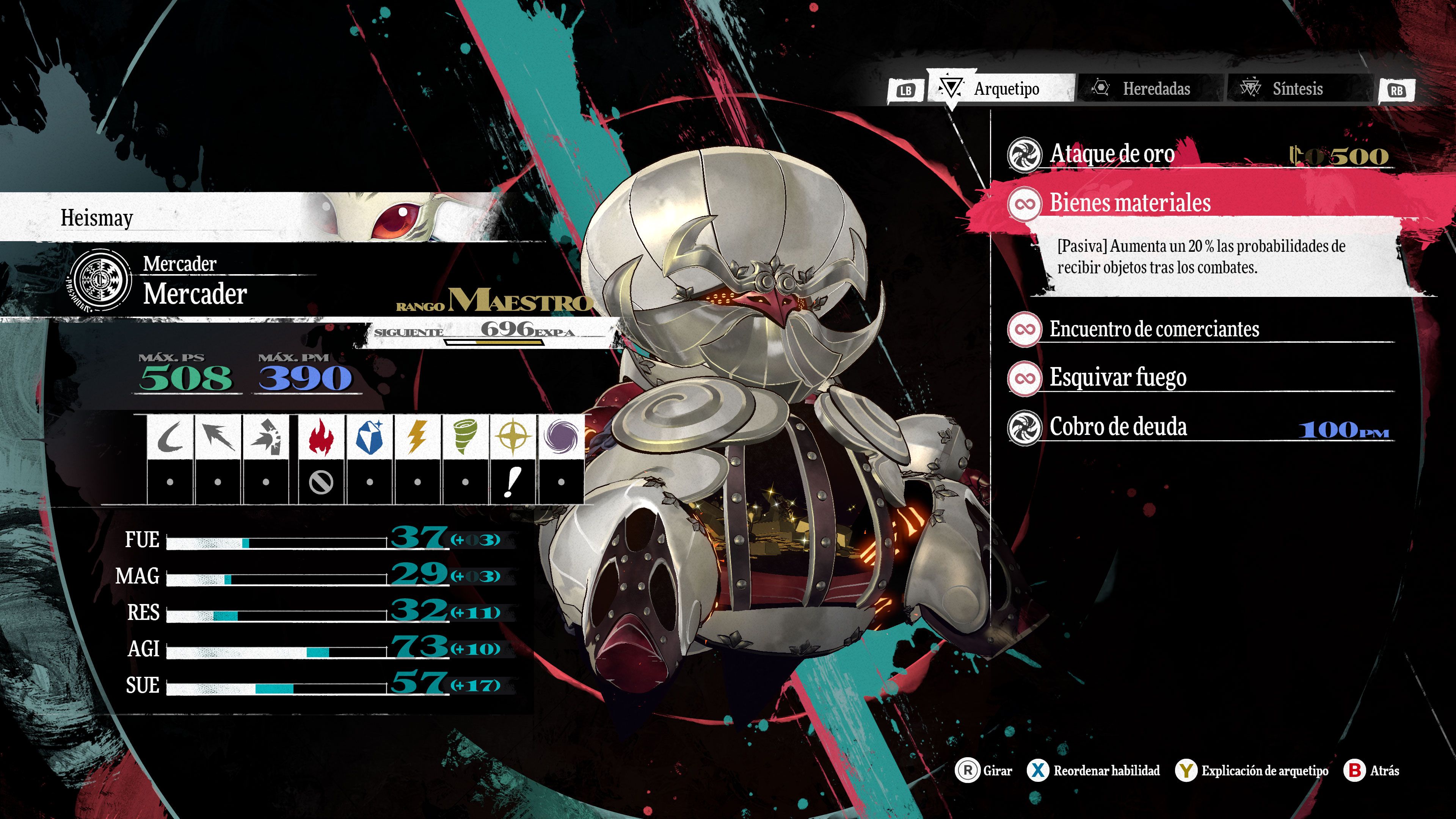The width and height of the screenshot is (1456, 819).
Task: Click the Reordenar habilidad option
Action: tap(1094, 770)
